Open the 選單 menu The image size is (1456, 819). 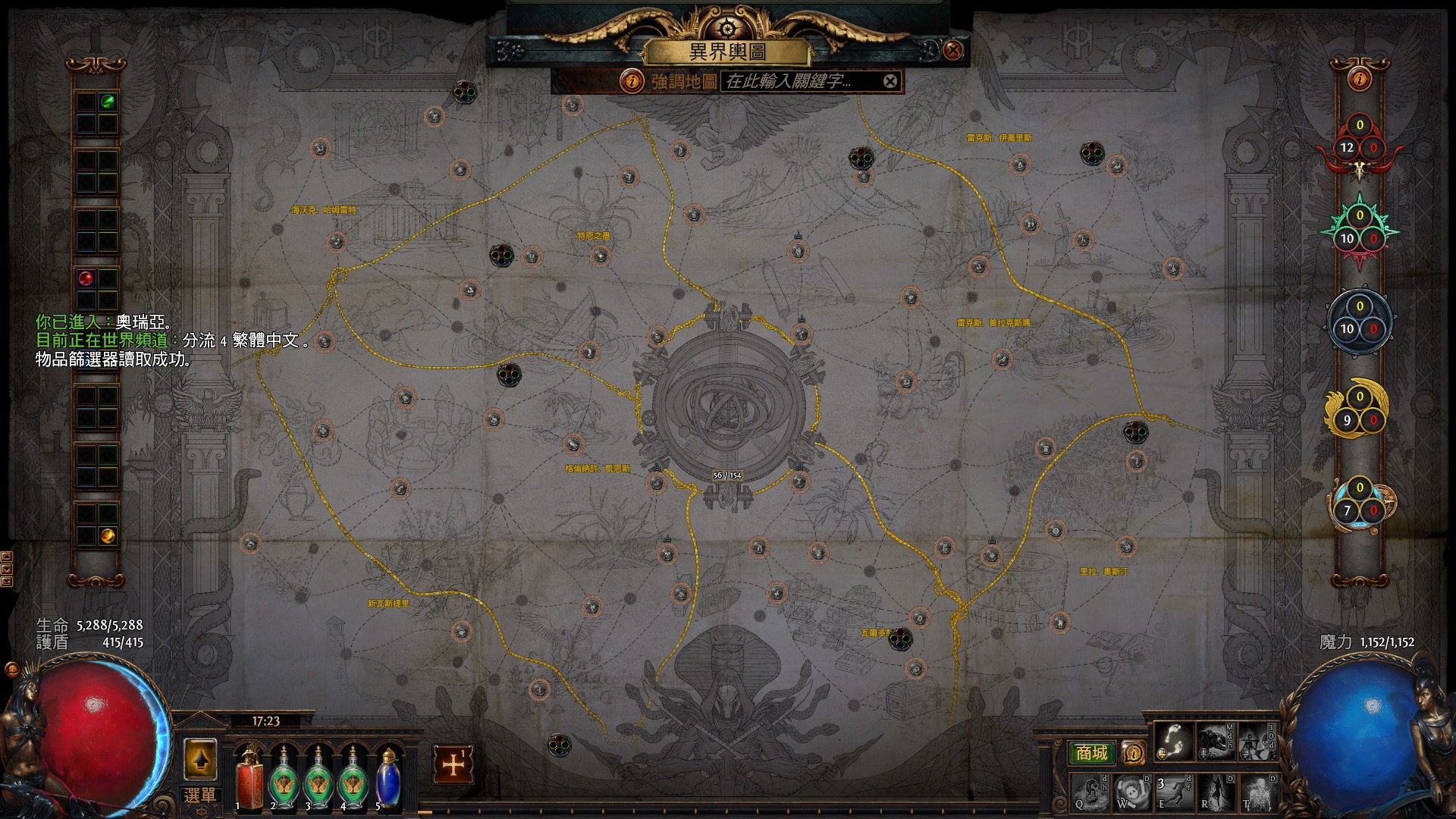[x=199, y=795]
